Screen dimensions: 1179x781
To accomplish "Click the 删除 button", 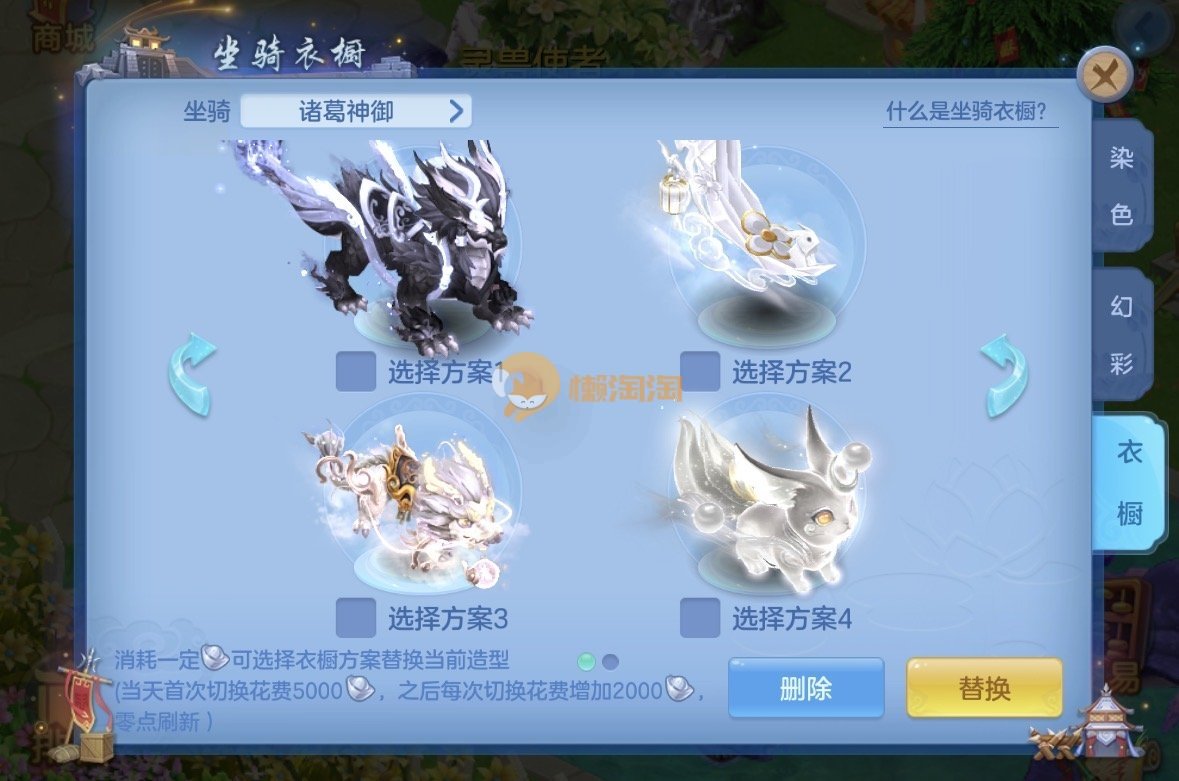I will tap(805, 688).
